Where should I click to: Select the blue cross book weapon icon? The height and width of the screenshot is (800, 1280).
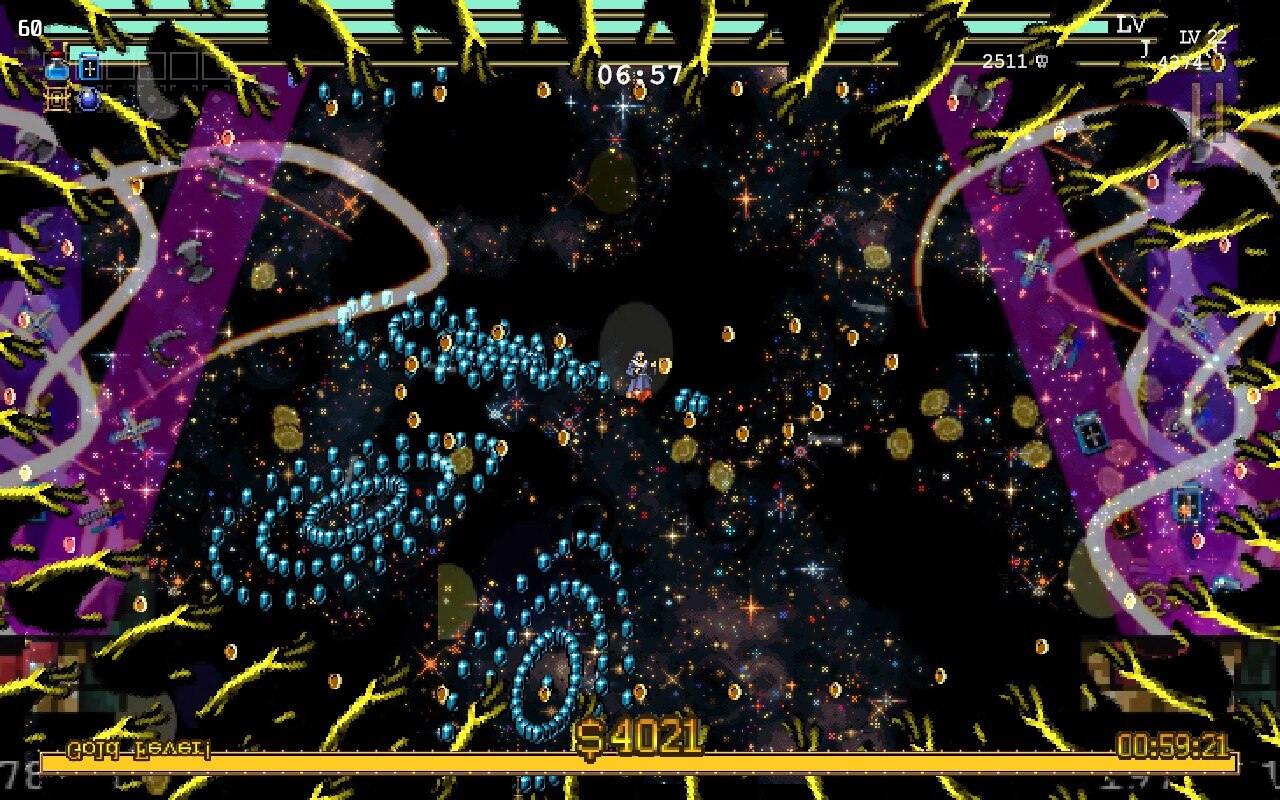[89, 68]
